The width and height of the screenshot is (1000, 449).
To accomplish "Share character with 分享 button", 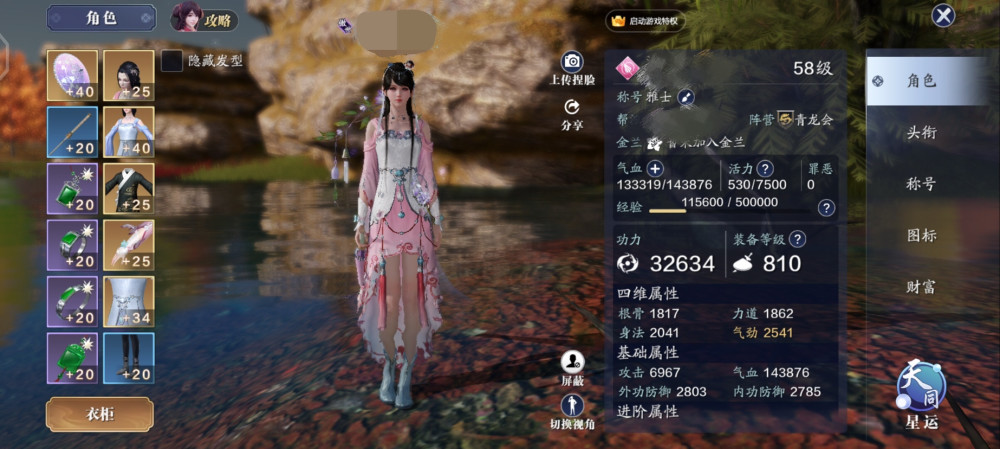I will [572, 114].
